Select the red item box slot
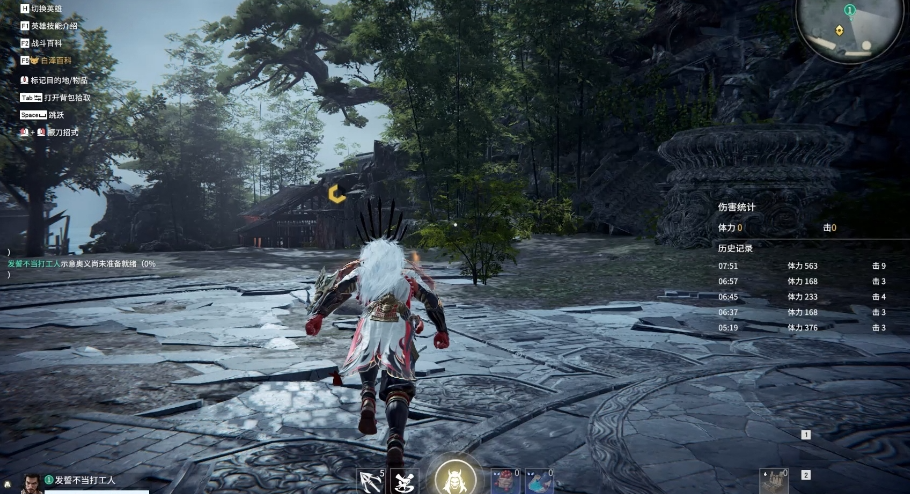The height and width of the screenshot is (494, 910). click(x=507, y=481)
